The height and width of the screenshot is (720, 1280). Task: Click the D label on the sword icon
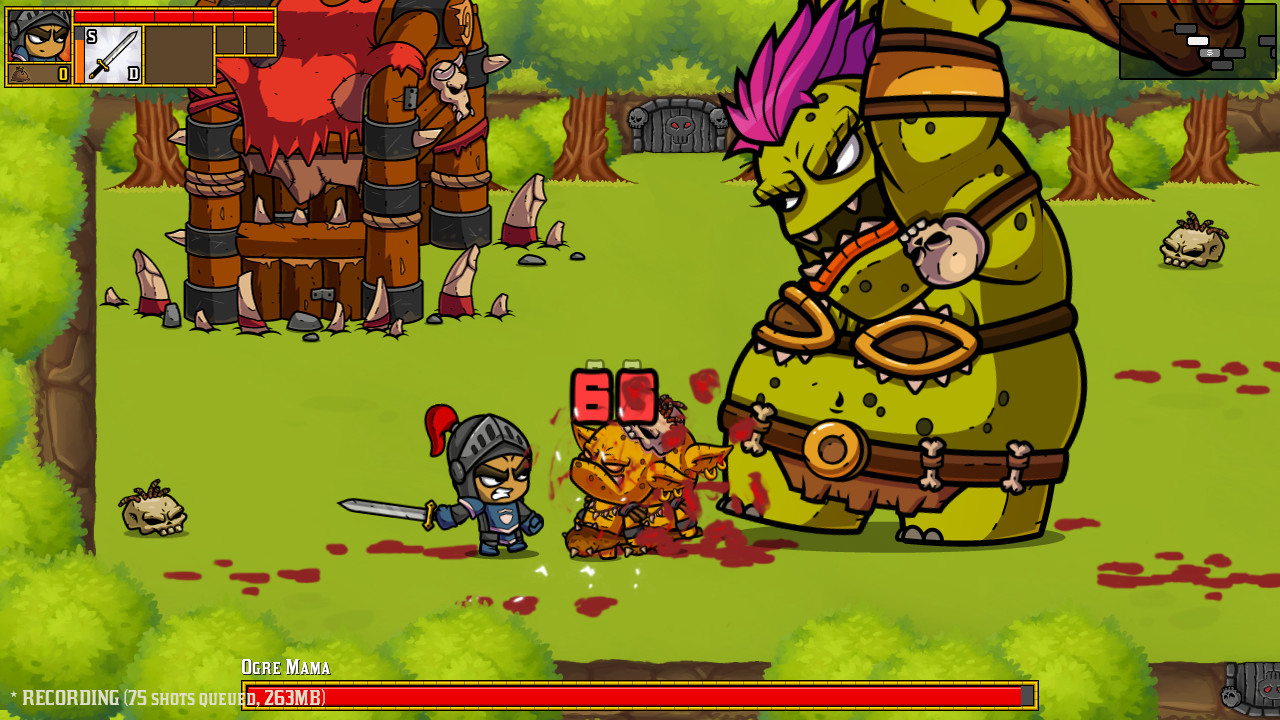133,73
